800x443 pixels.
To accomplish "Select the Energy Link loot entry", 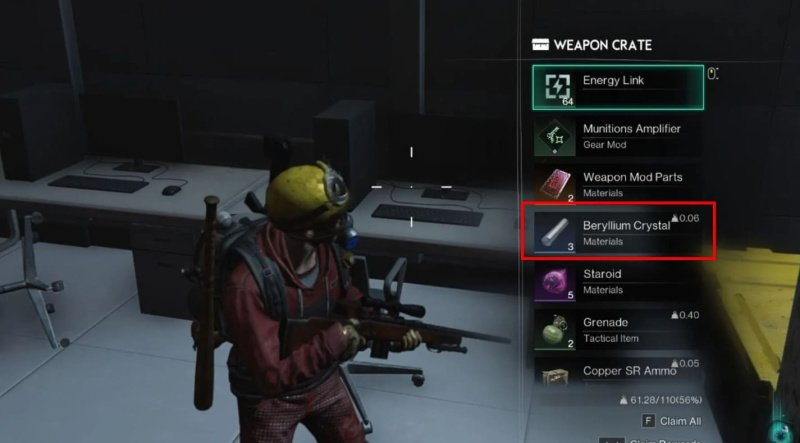I will 617,87.
